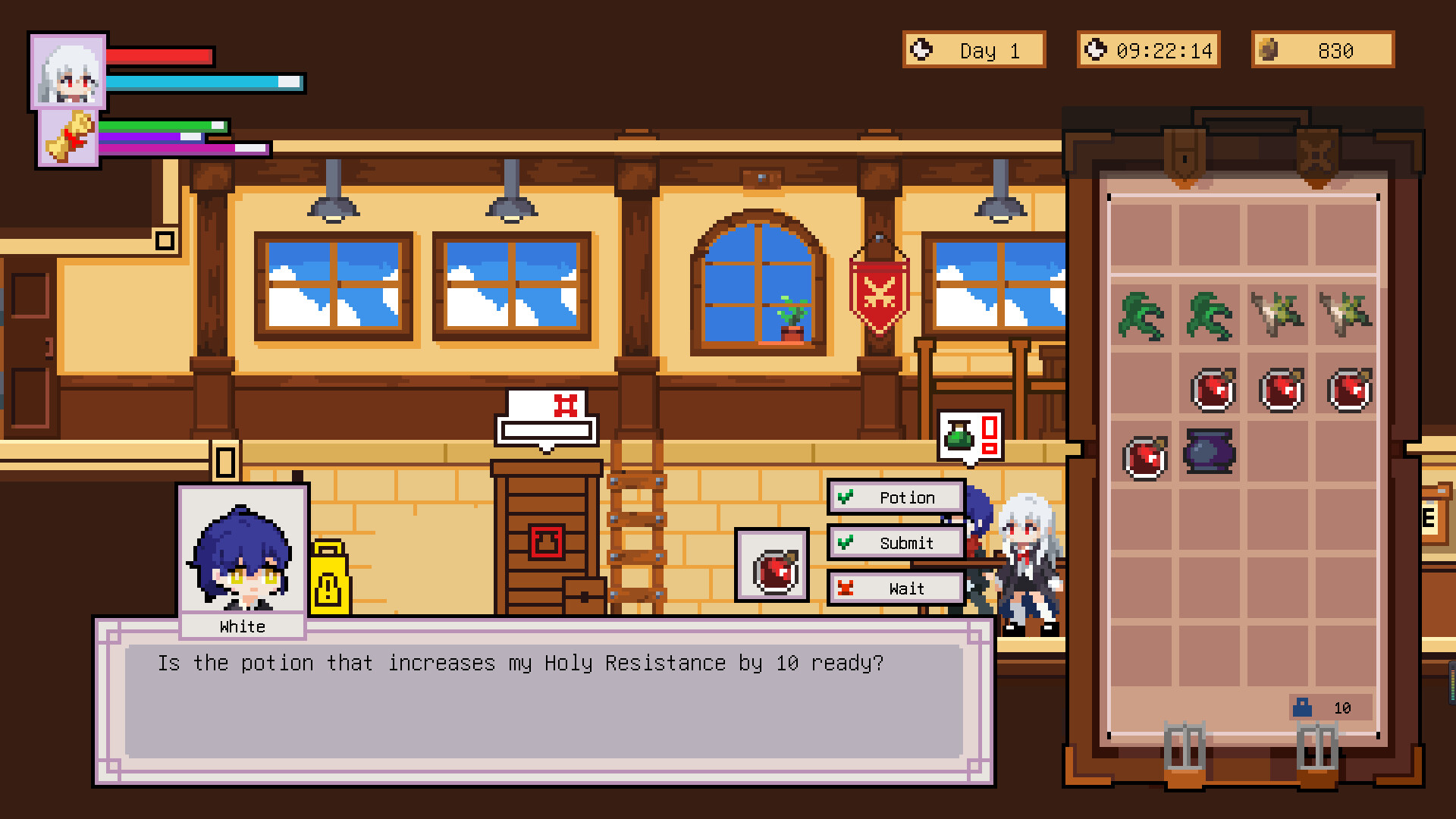Viewport: 1456px width, 819px height.
Task: Select the green herb in the first inventory slot
Action: pos(1141,316)
